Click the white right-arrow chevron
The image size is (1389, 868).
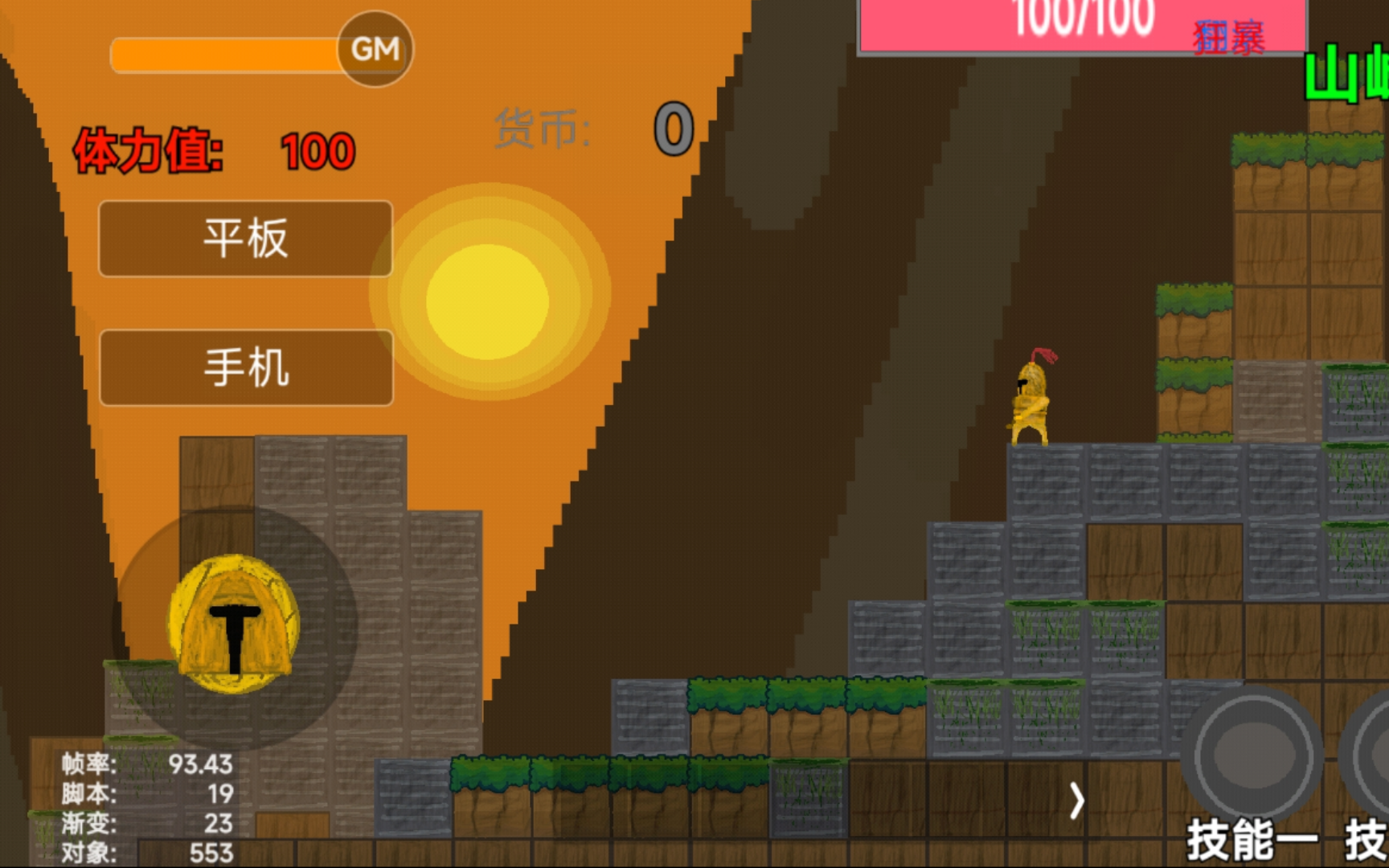[x=1076, y=800]
